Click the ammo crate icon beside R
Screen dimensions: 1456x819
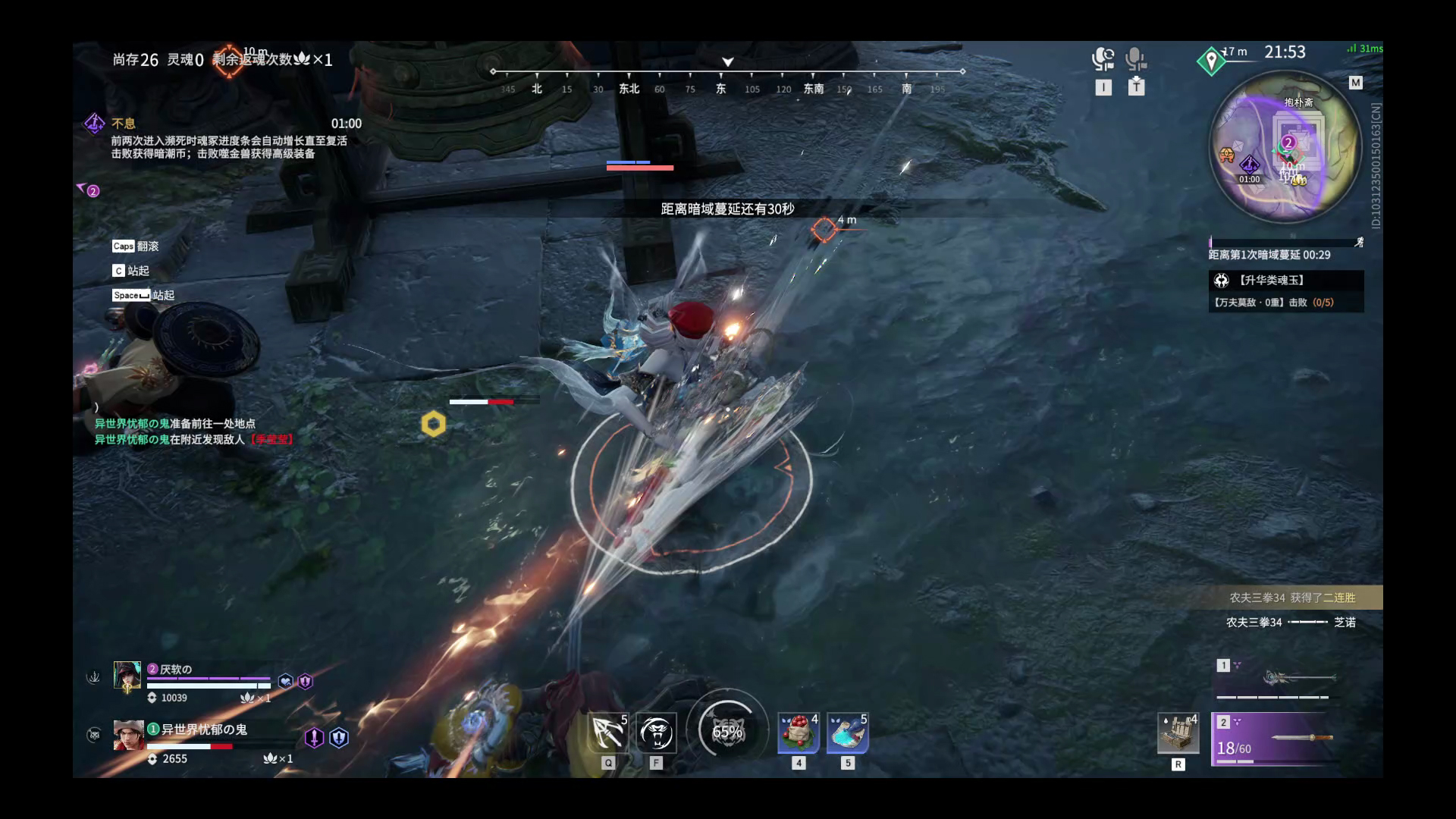[1178, 734]
